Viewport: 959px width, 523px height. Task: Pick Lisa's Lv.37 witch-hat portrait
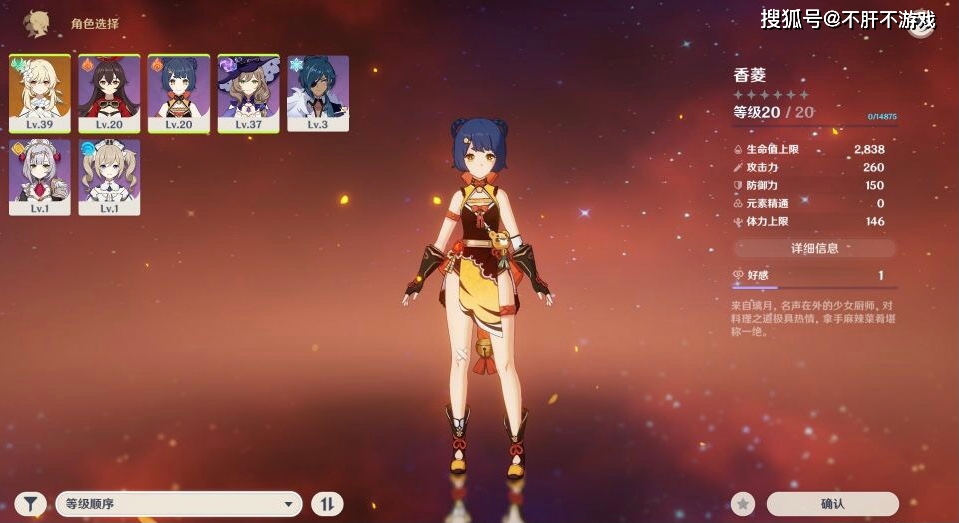(248, 93)
